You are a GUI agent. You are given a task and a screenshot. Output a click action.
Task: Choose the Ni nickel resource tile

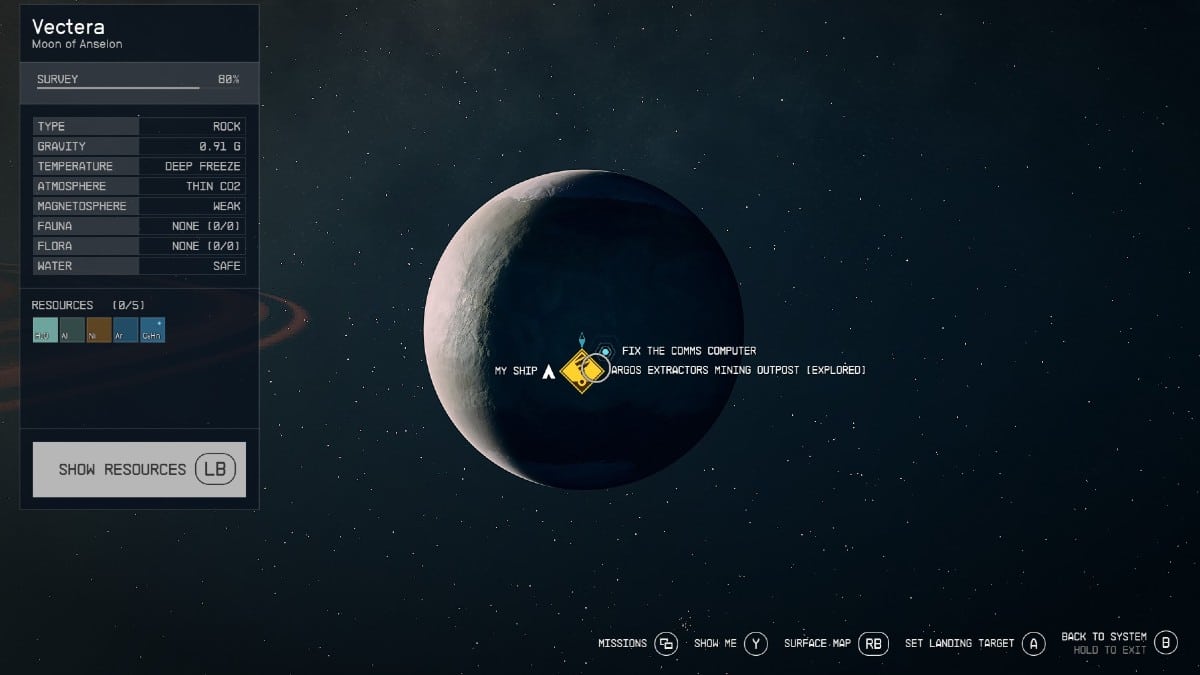point(99,330)
